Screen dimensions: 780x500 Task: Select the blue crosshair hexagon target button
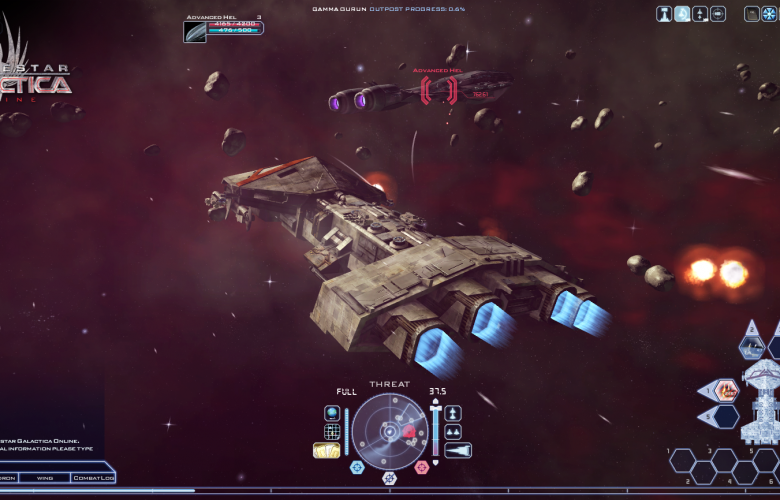[x=357, y=466]
